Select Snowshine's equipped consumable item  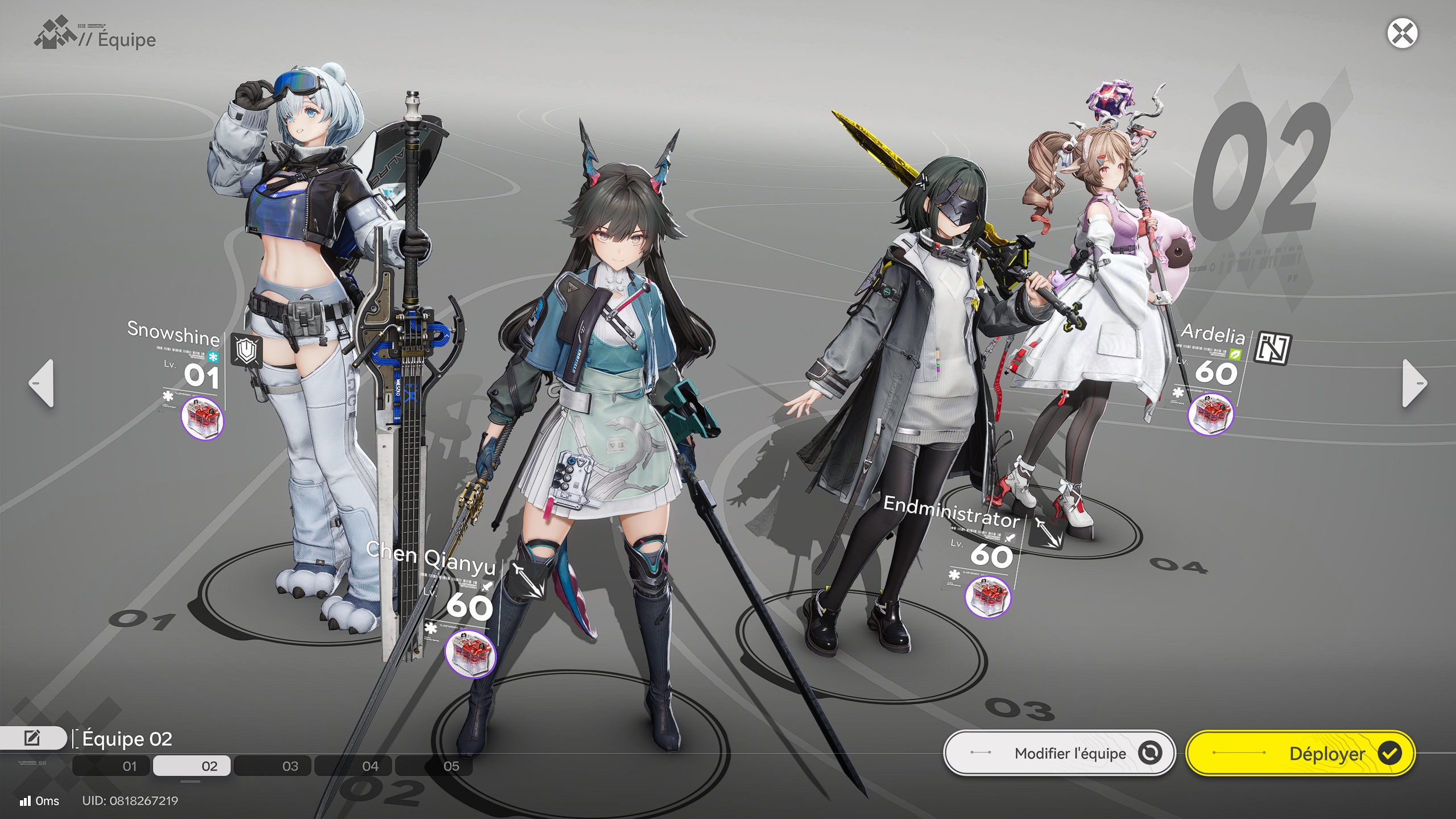pos(204,419)
